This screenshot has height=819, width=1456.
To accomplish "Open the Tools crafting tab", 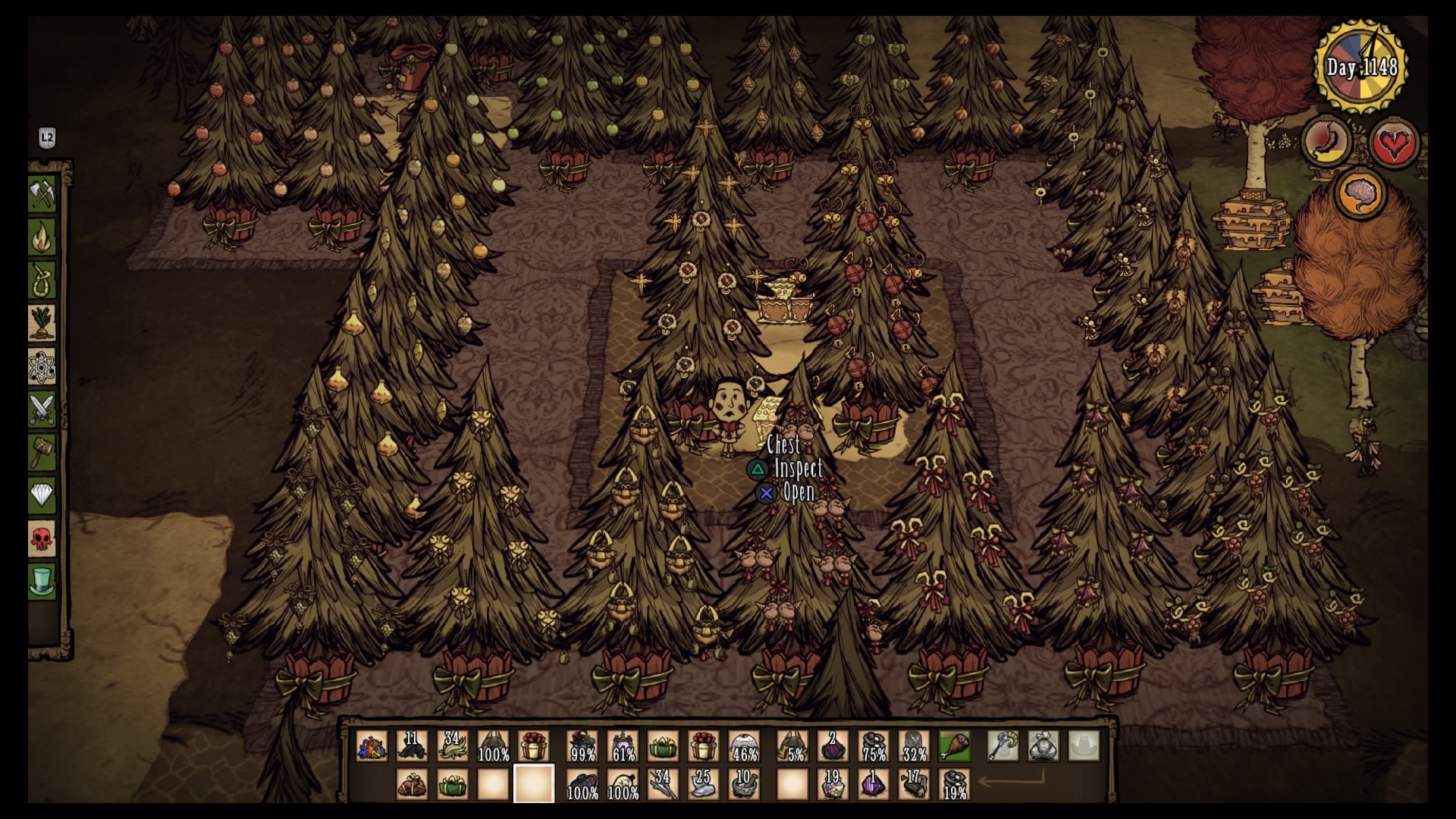I will [x=42, y=195].
